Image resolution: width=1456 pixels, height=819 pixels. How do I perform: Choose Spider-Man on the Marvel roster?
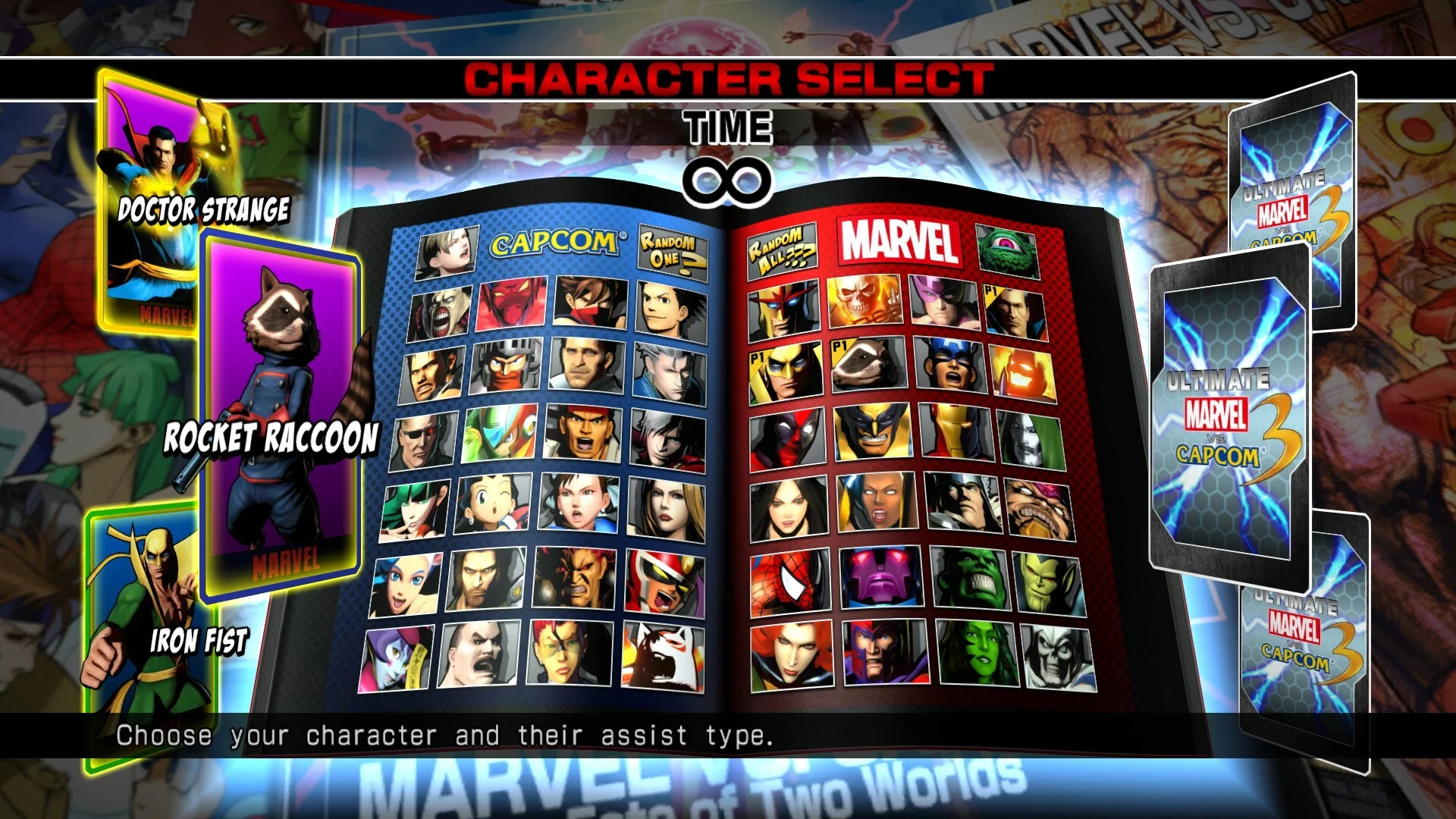click(x=786, y=579)
